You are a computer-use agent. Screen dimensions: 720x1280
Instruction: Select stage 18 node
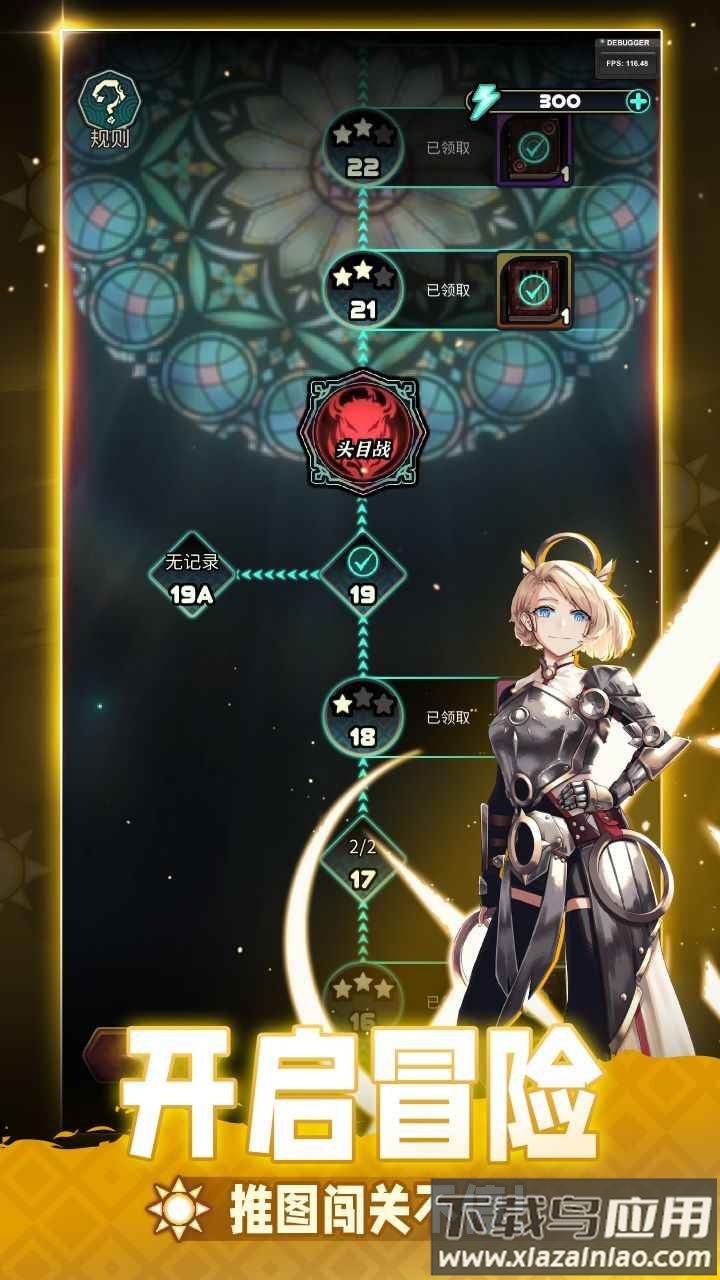362,717
